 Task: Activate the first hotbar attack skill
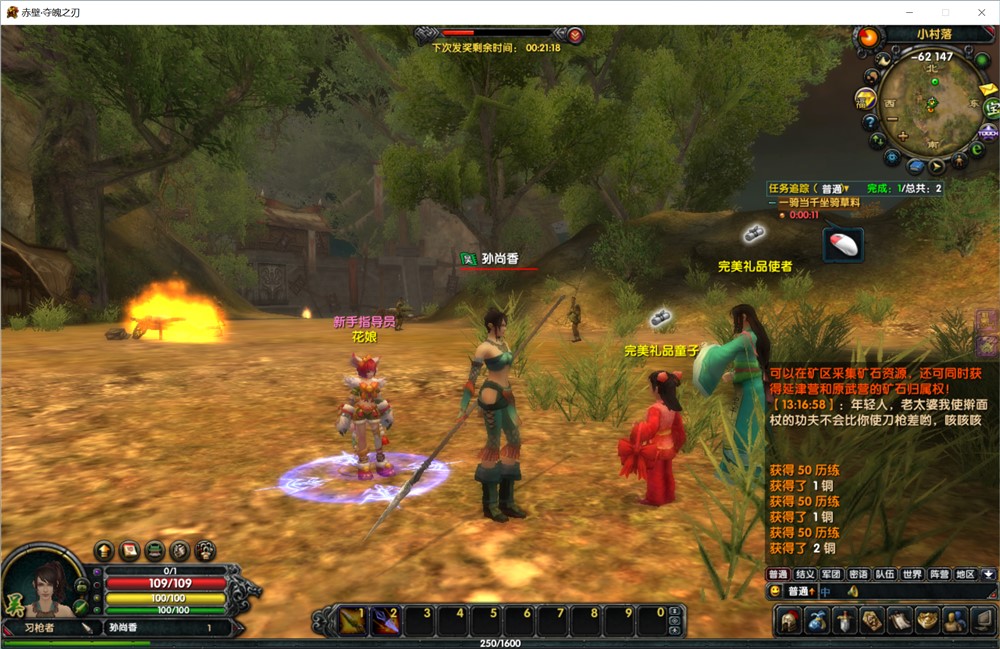352,621
